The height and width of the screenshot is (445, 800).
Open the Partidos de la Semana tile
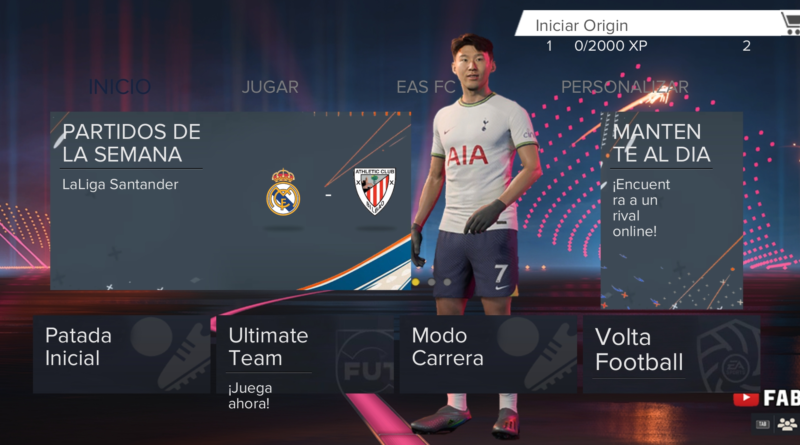(230, 200)
